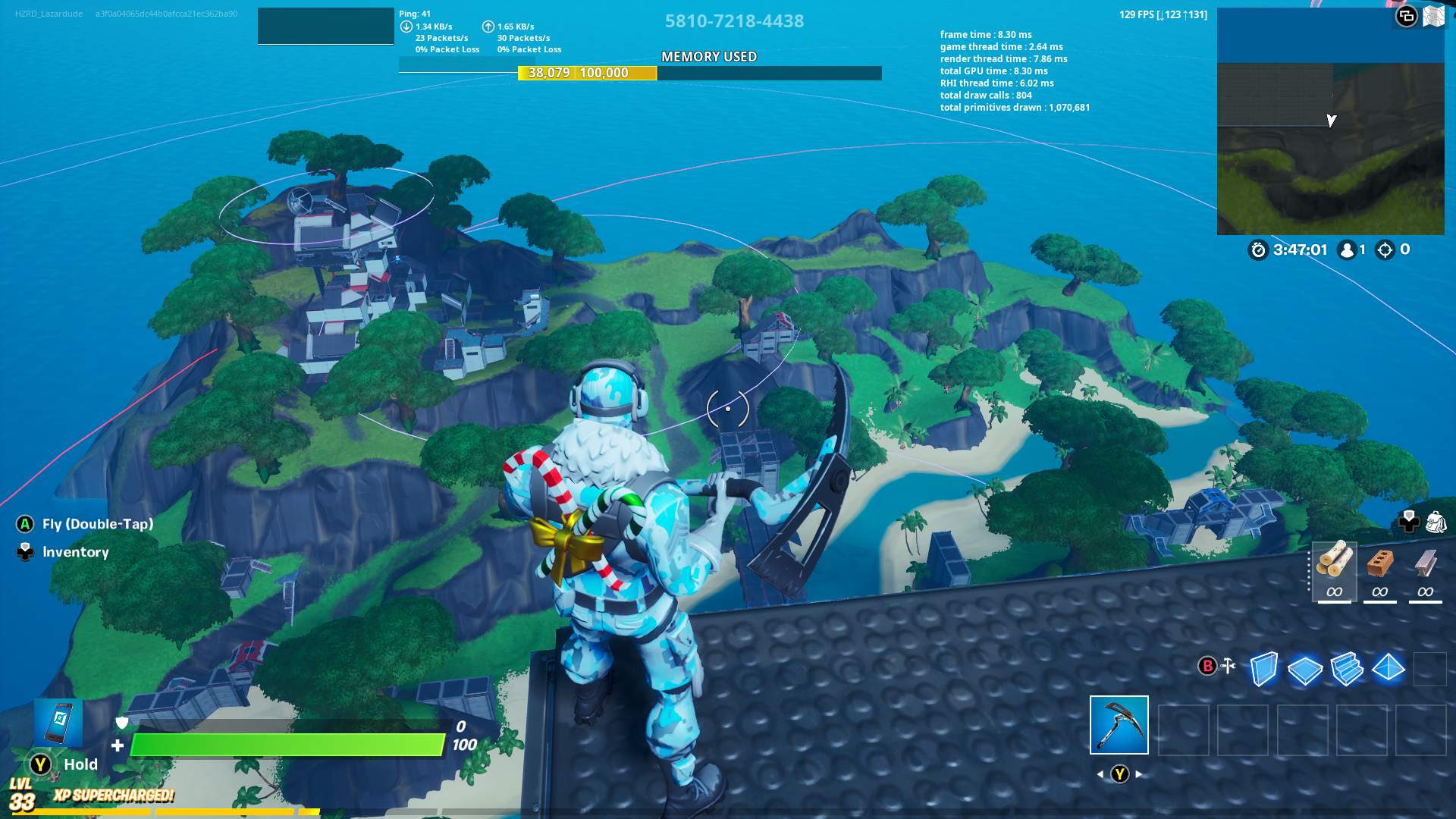Open the map icon in the top-right corner
The height and width of the screenshot is (819, 1456).
pyautogui.click(x=1434, y=15)
